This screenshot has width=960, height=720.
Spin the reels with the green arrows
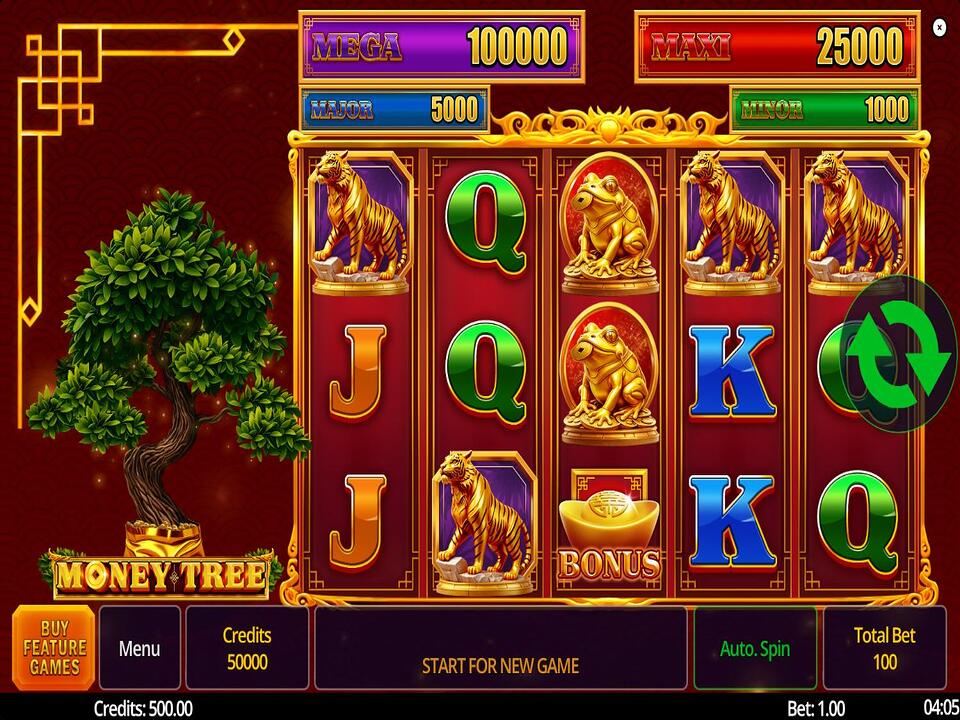pyautogui.click(x=900, y=354)
